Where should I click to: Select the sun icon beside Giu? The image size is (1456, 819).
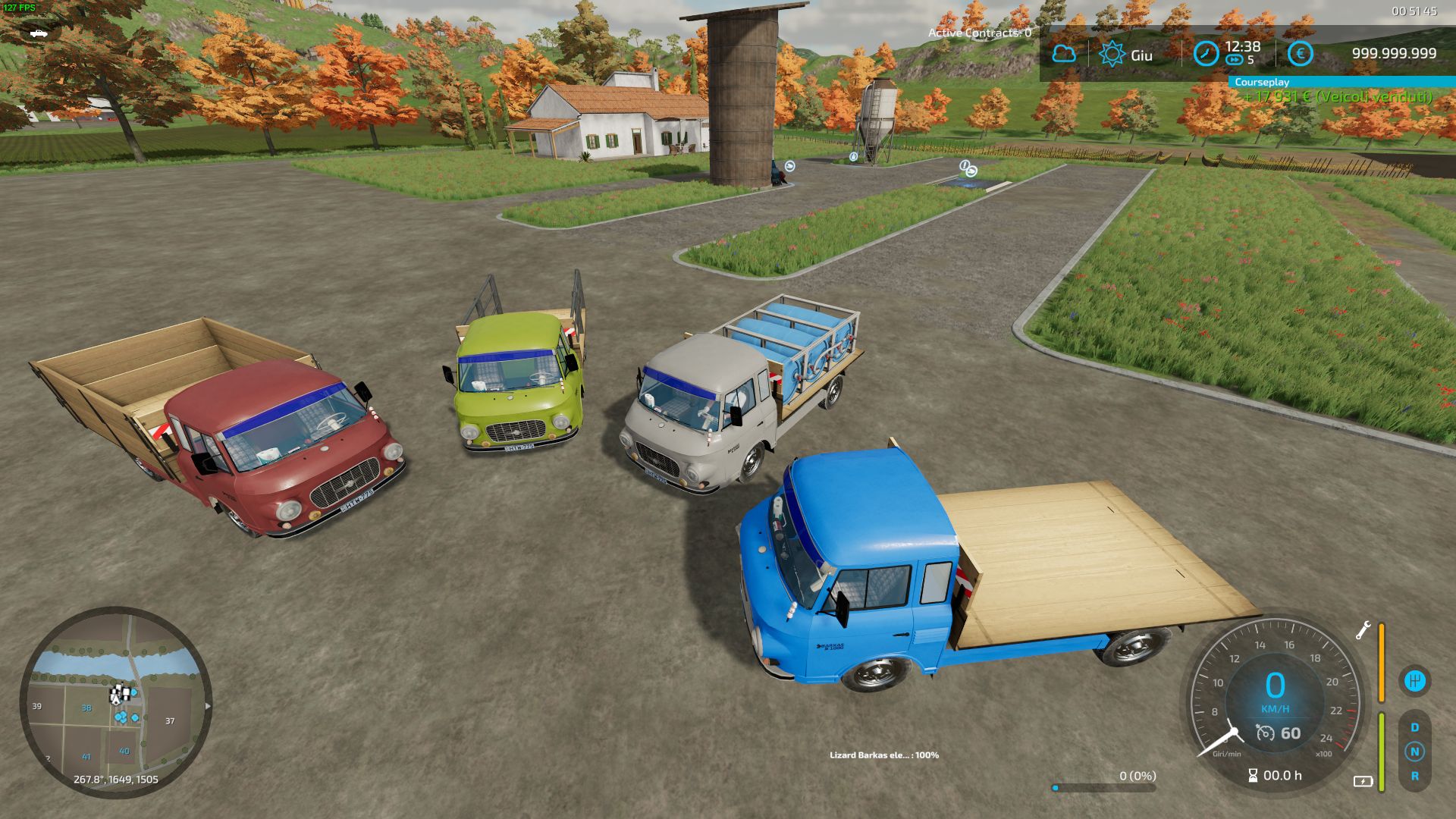[1112, 53]
